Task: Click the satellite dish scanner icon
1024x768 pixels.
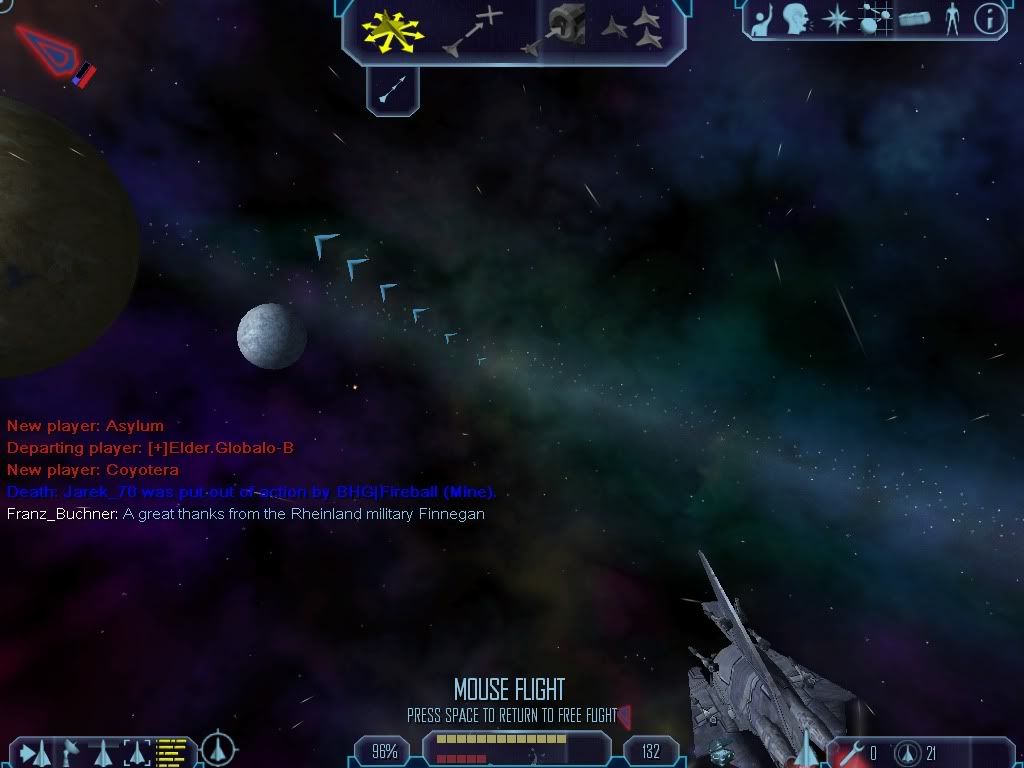Action: click(71, 751)
